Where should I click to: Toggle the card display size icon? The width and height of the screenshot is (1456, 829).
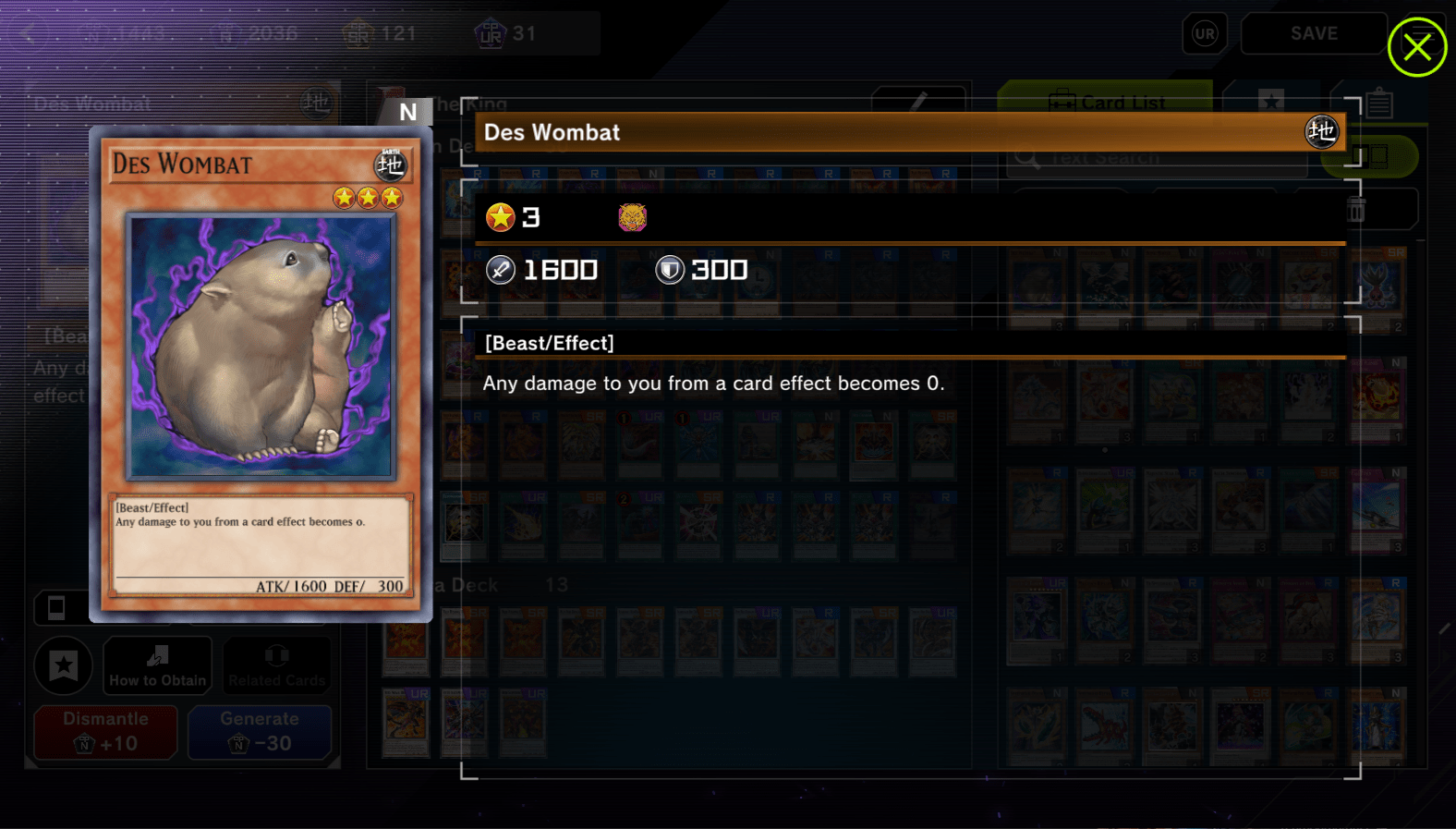(x=1371, y=157)
